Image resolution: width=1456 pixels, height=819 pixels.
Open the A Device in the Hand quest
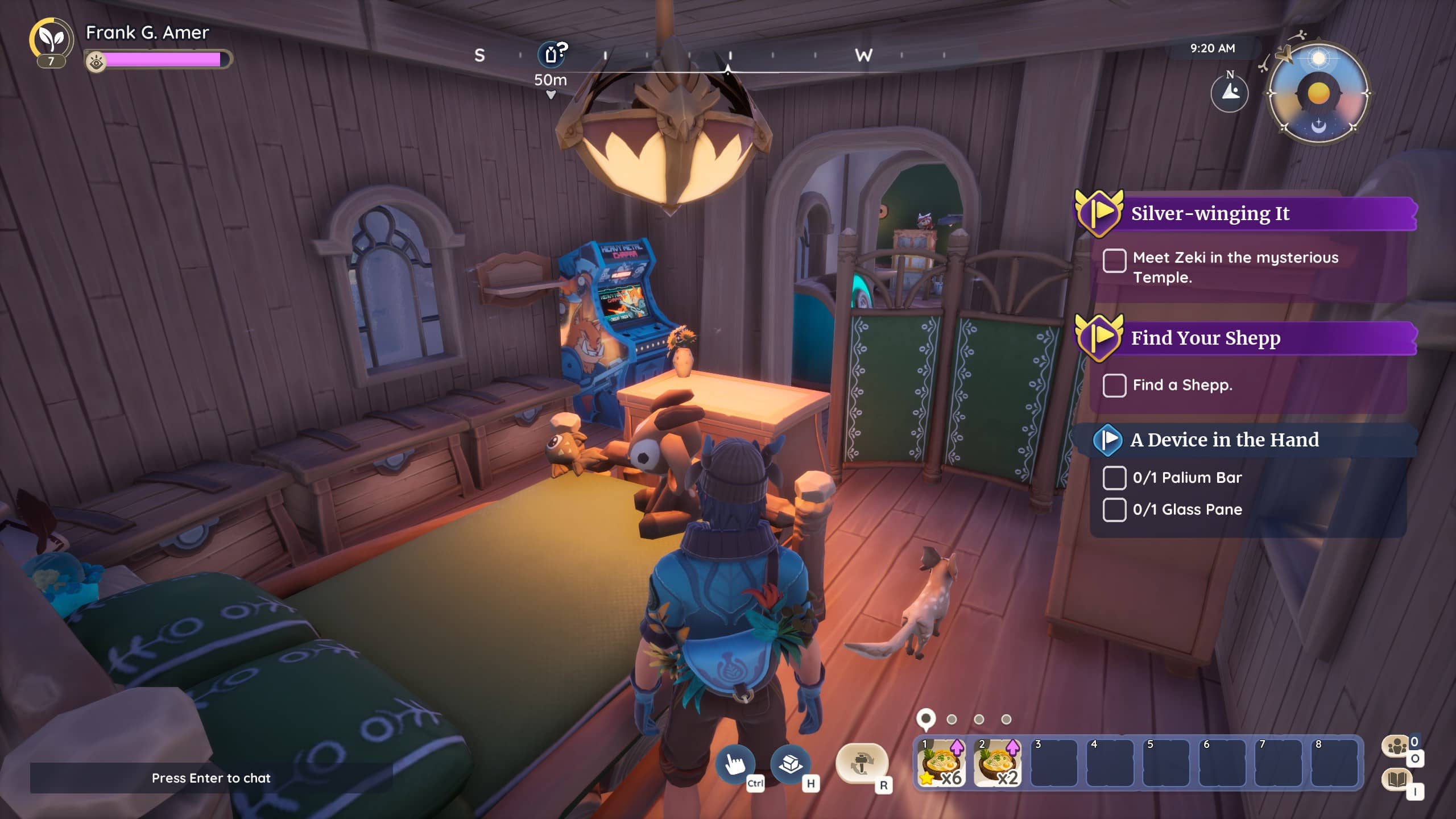1223,440
